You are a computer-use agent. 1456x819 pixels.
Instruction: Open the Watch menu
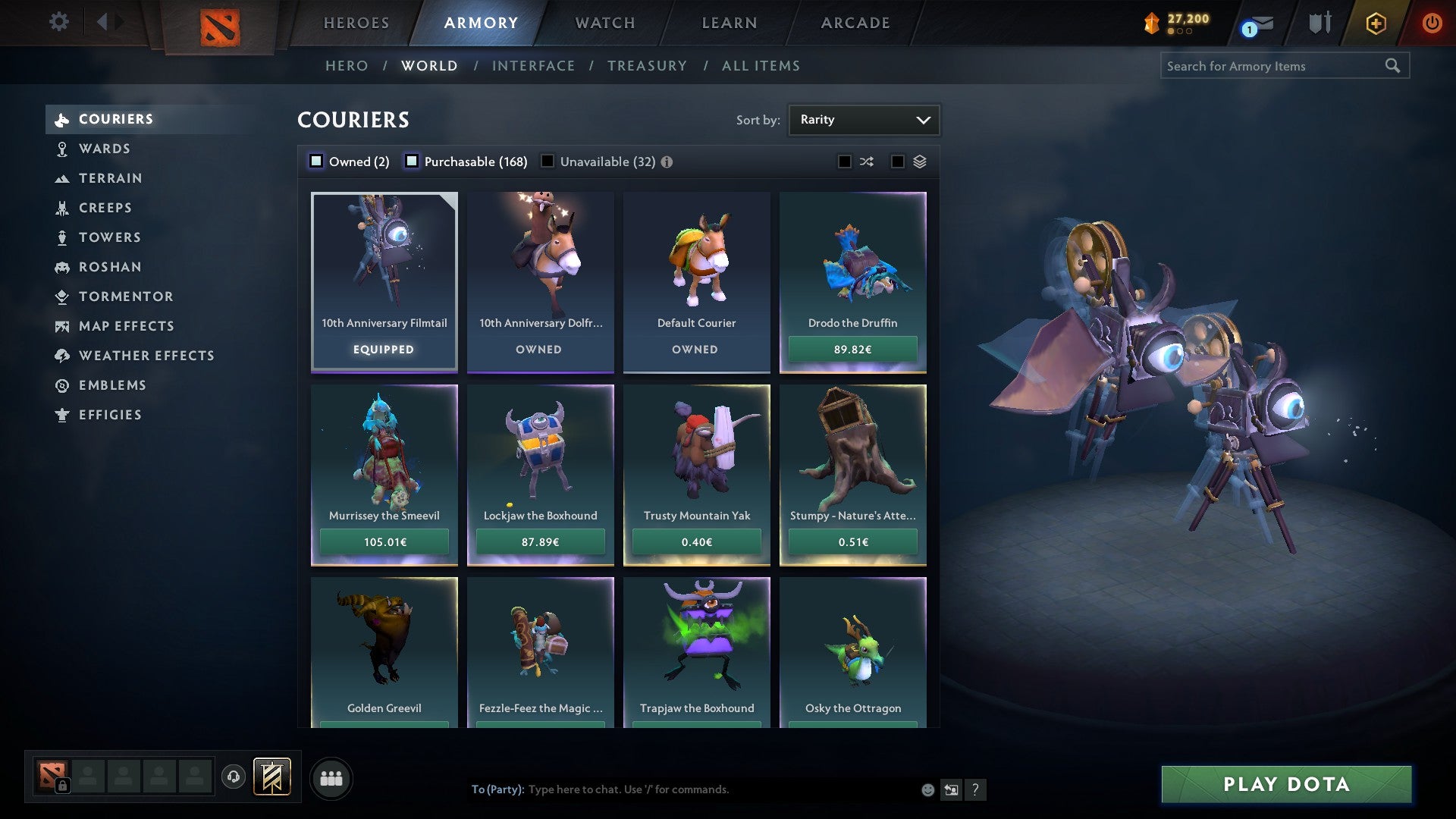[604, 23]
